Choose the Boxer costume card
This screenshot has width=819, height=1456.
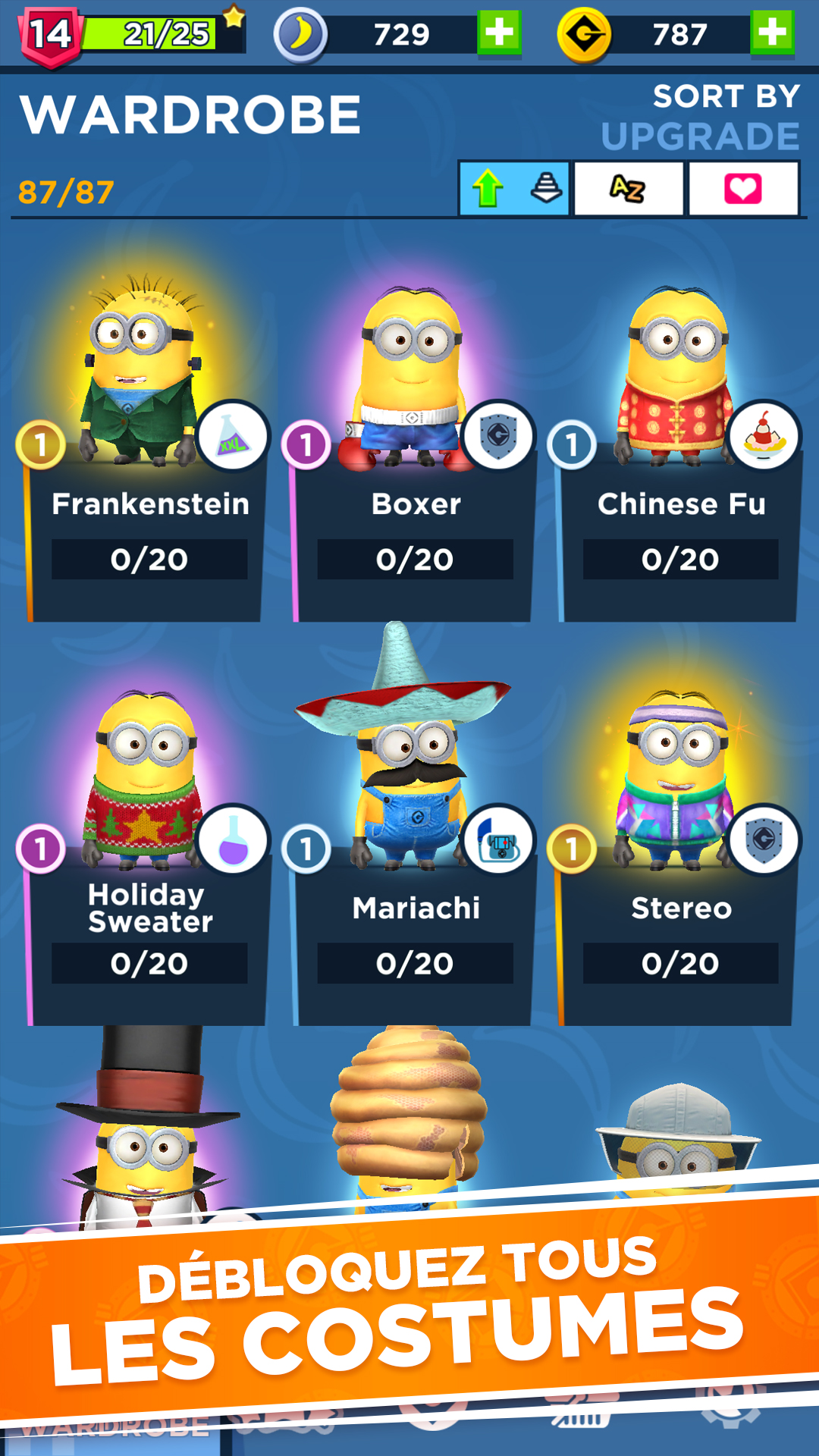414,470
